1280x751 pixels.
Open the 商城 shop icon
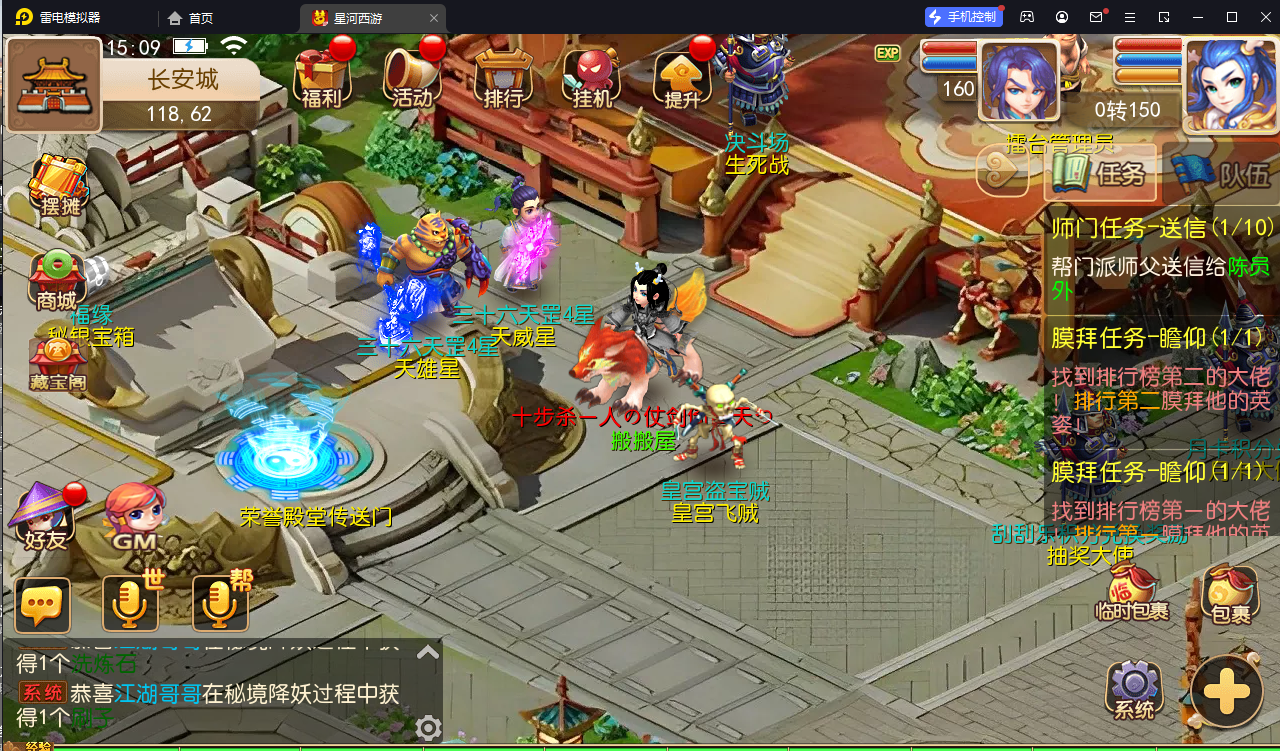coord(55,275)
